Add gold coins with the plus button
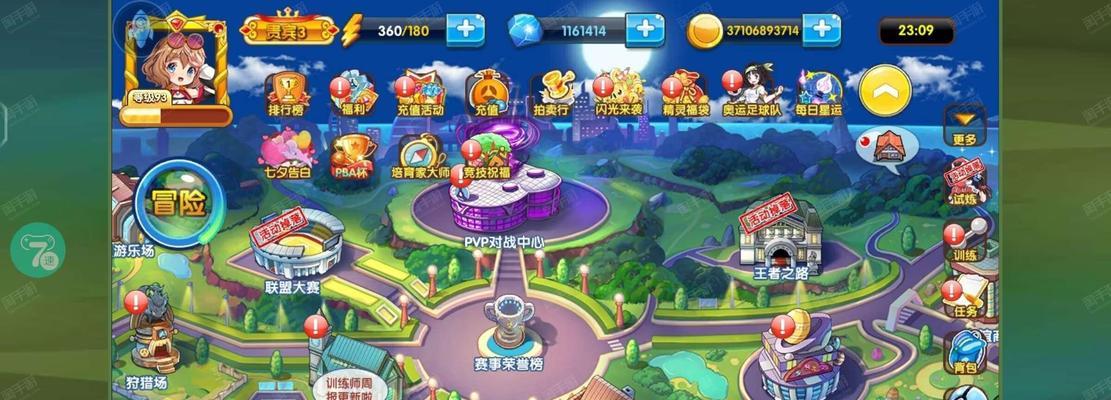This screenshot has height=400, width=1111. [x=821, y=29]
